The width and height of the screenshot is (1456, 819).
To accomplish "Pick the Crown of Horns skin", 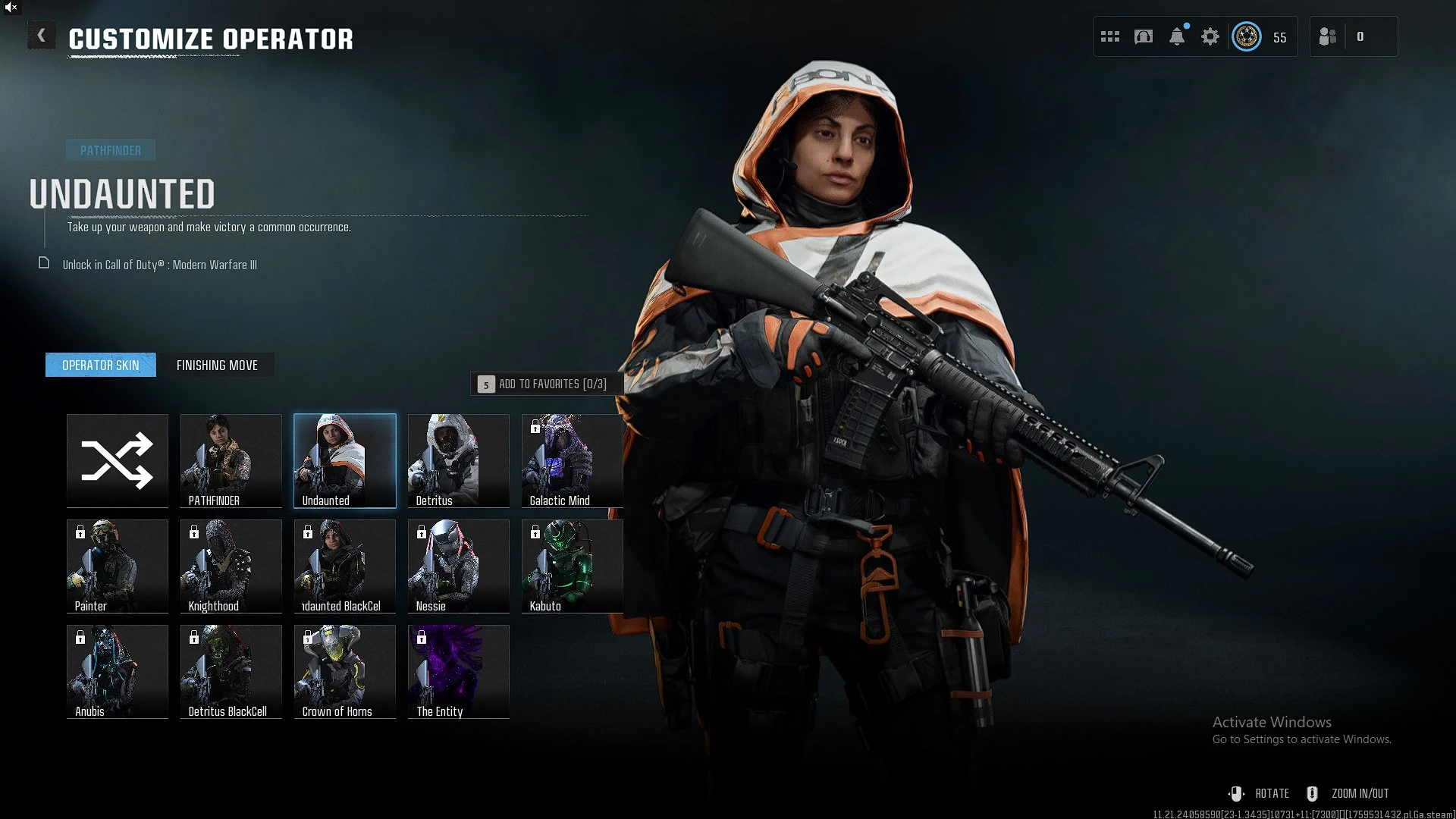I will click(345, 671).
